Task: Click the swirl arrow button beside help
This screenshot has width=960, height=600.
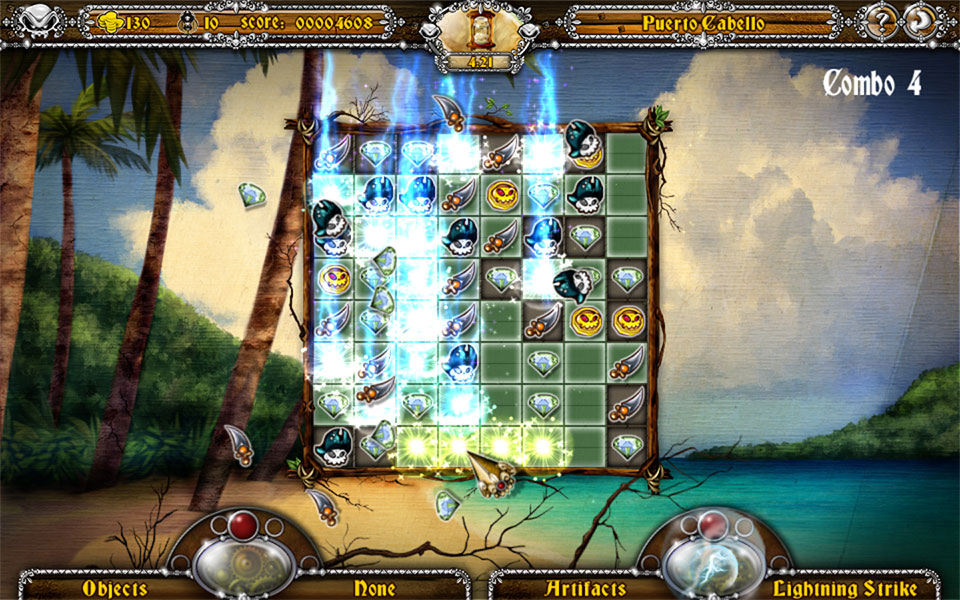Action: pyautogui.click(x=918, y=22)
